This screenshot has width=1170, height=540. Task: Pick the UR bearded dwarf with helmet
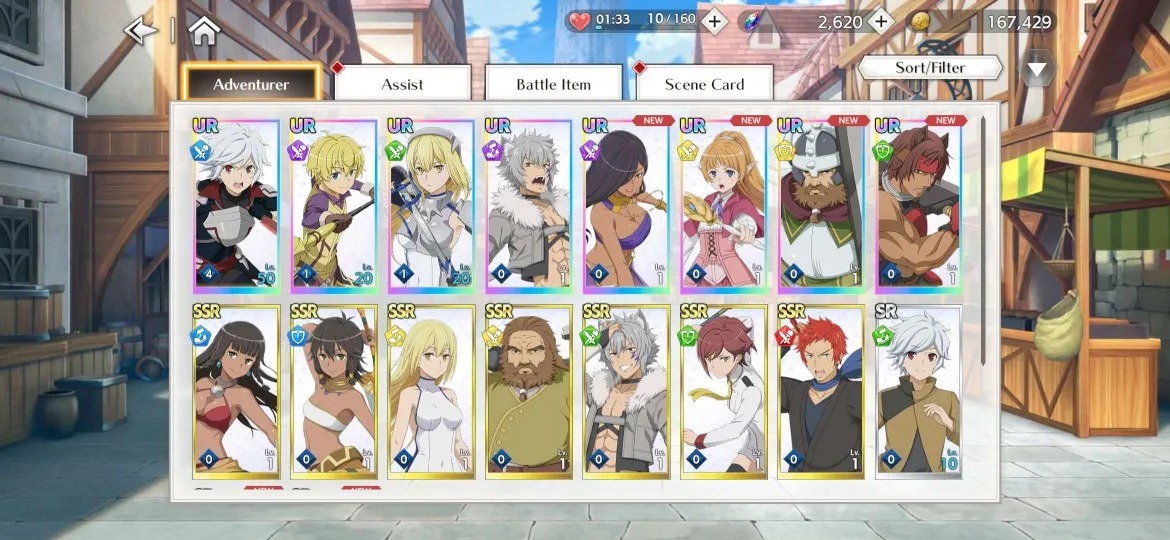(822, 205)
